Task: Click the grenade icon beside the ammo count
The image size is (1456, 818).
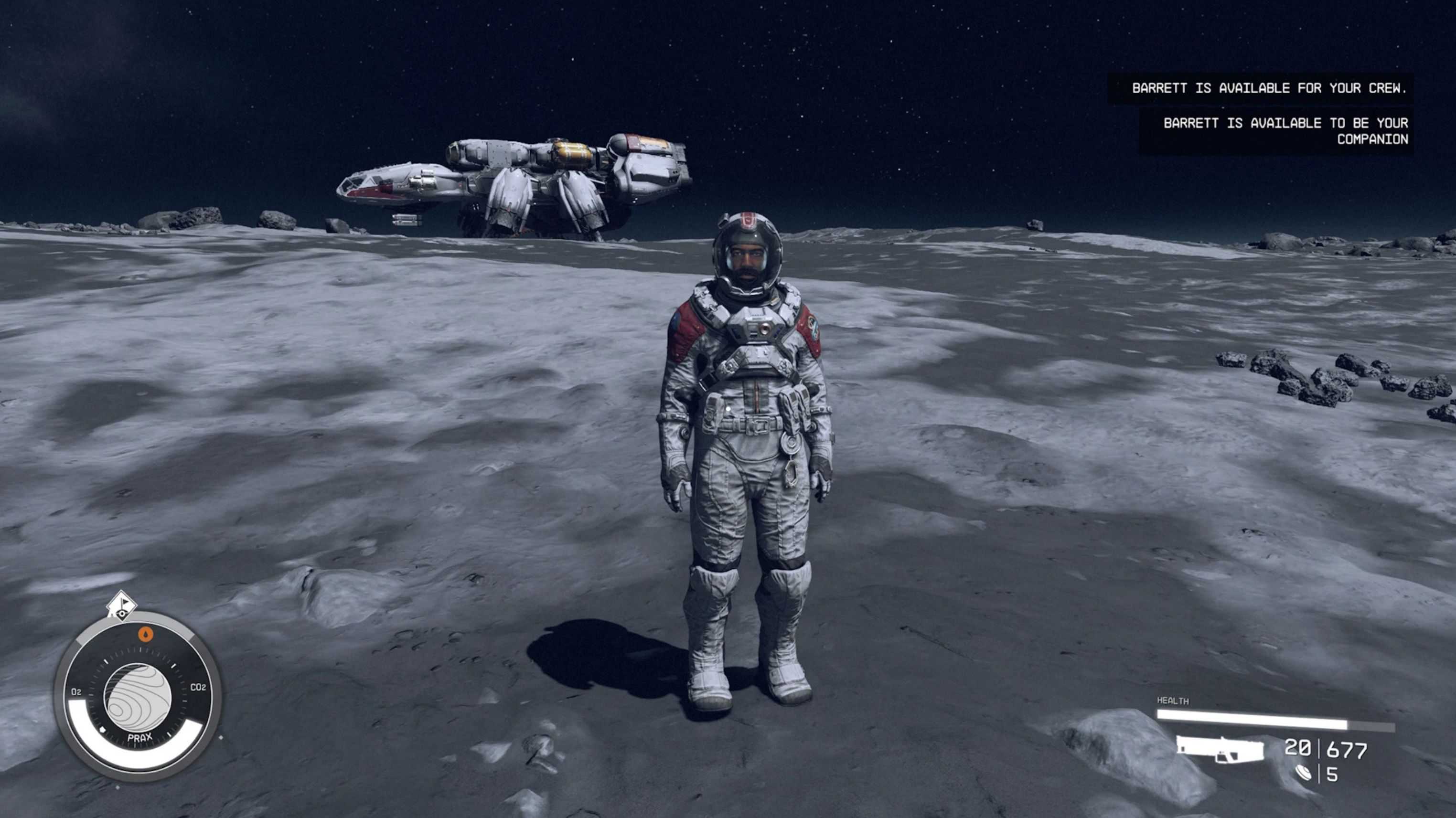Action: click(1304, 773)
